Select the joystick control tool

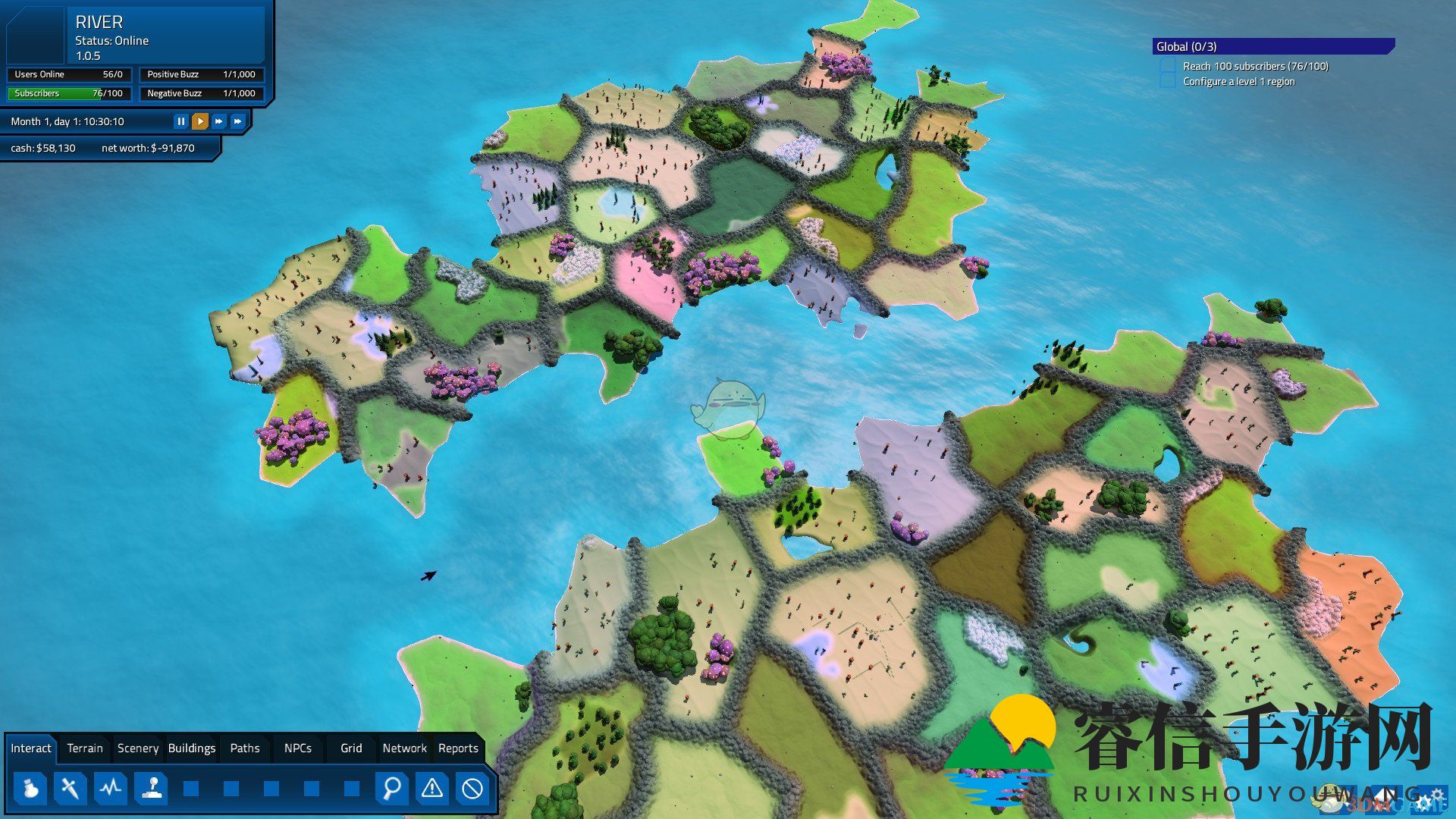152,789
